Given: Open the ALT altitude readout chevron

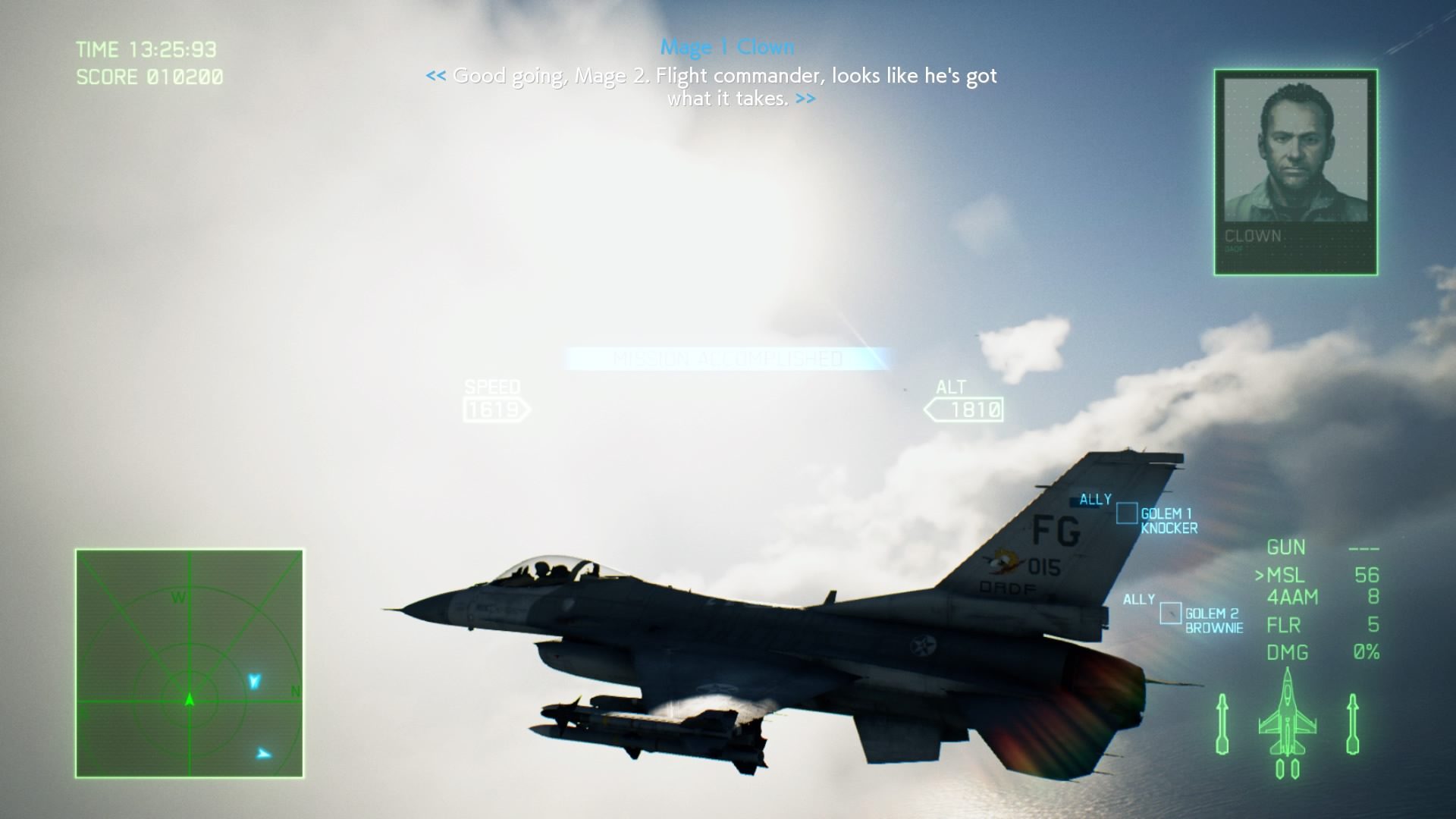Looking at the screenshot, I should (966, 409).
